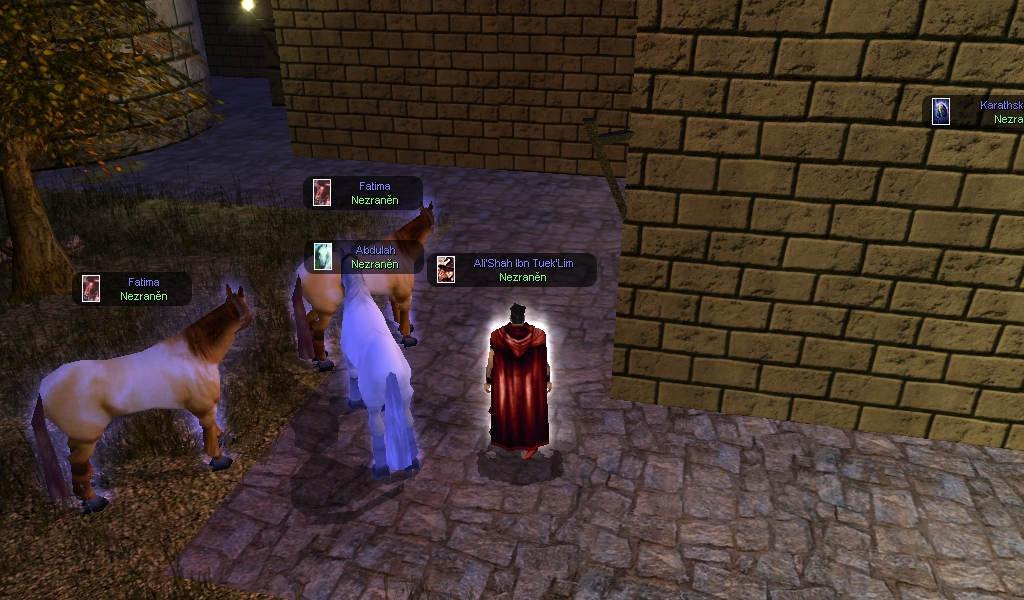This screenshot has height=600, width=1024.
Task: Click the Ali'Shah Ibn Tuek'Lim name label
Action: [523, 263]
